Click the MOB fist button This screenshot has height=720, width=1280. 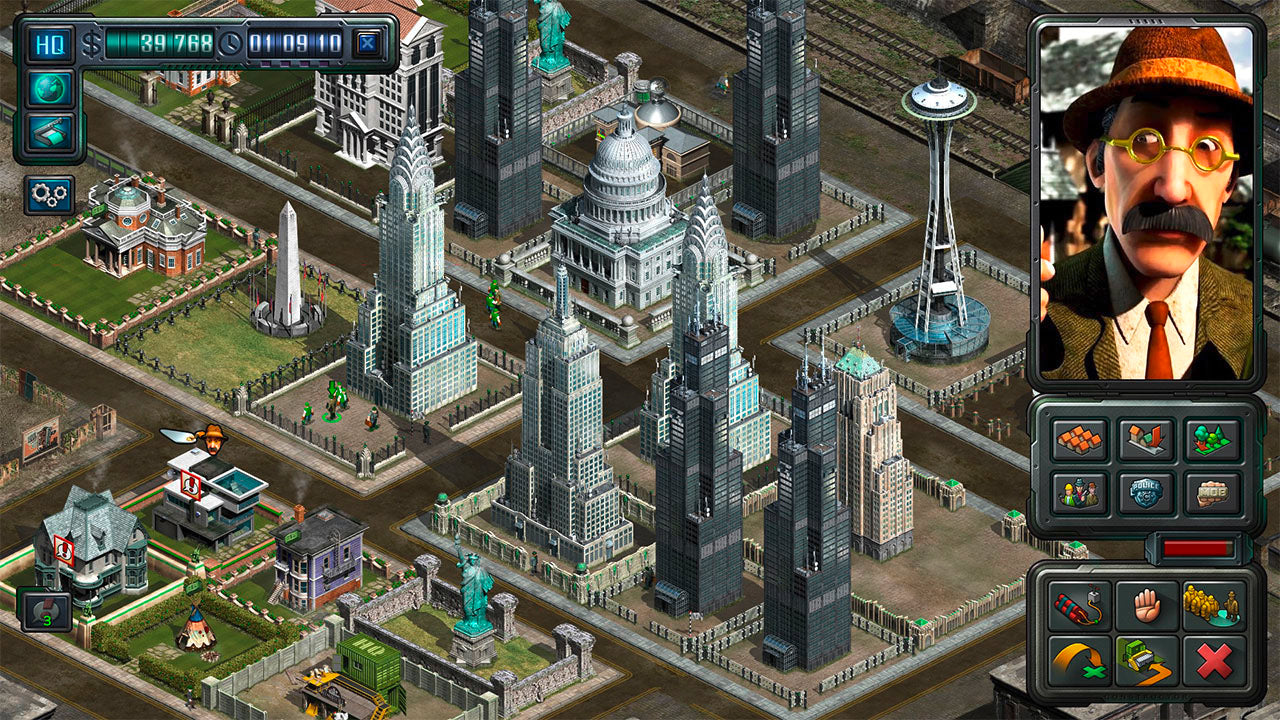coord(1214,492)
